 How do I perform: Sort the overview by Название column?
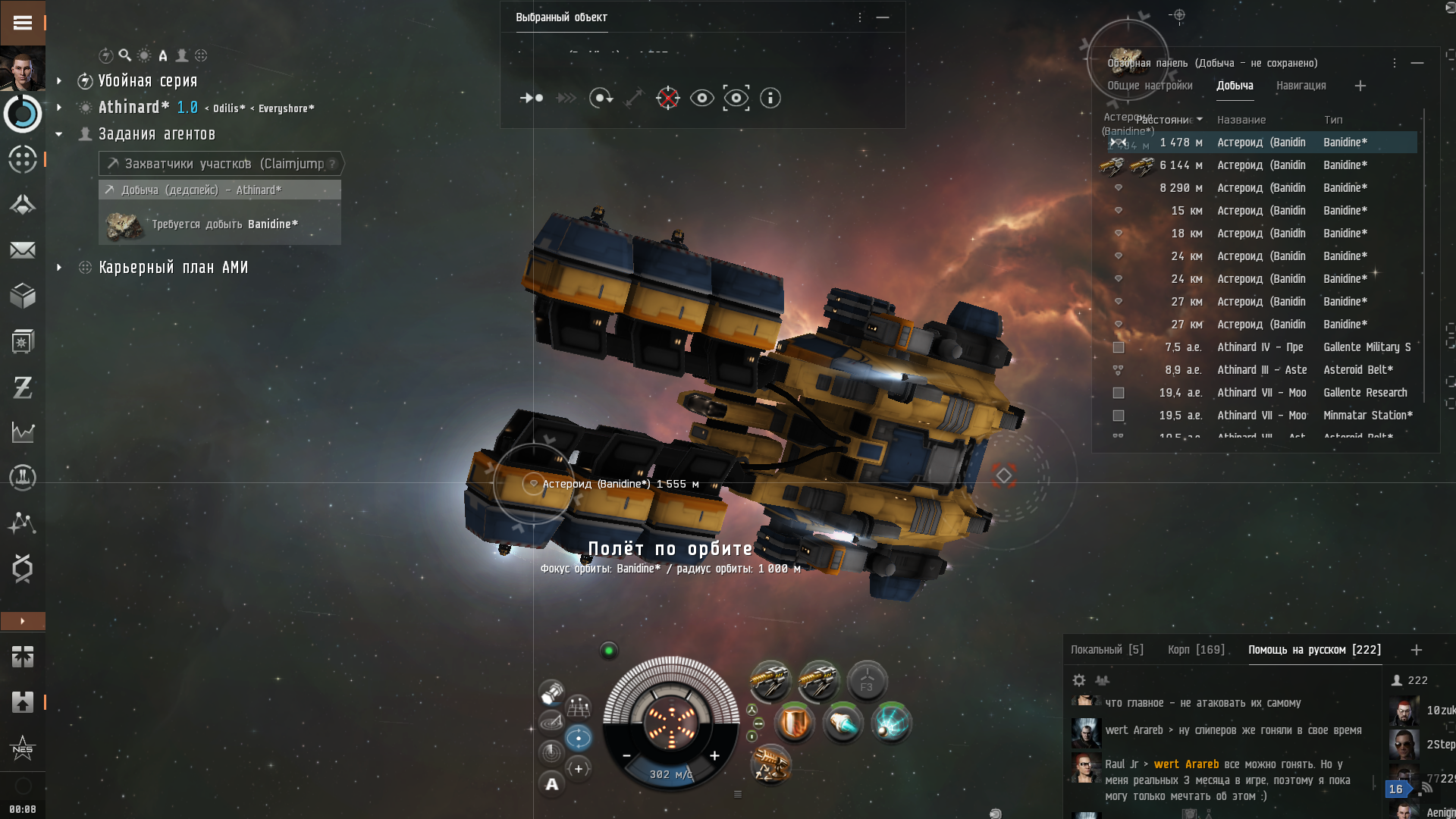coord(1241,120)
